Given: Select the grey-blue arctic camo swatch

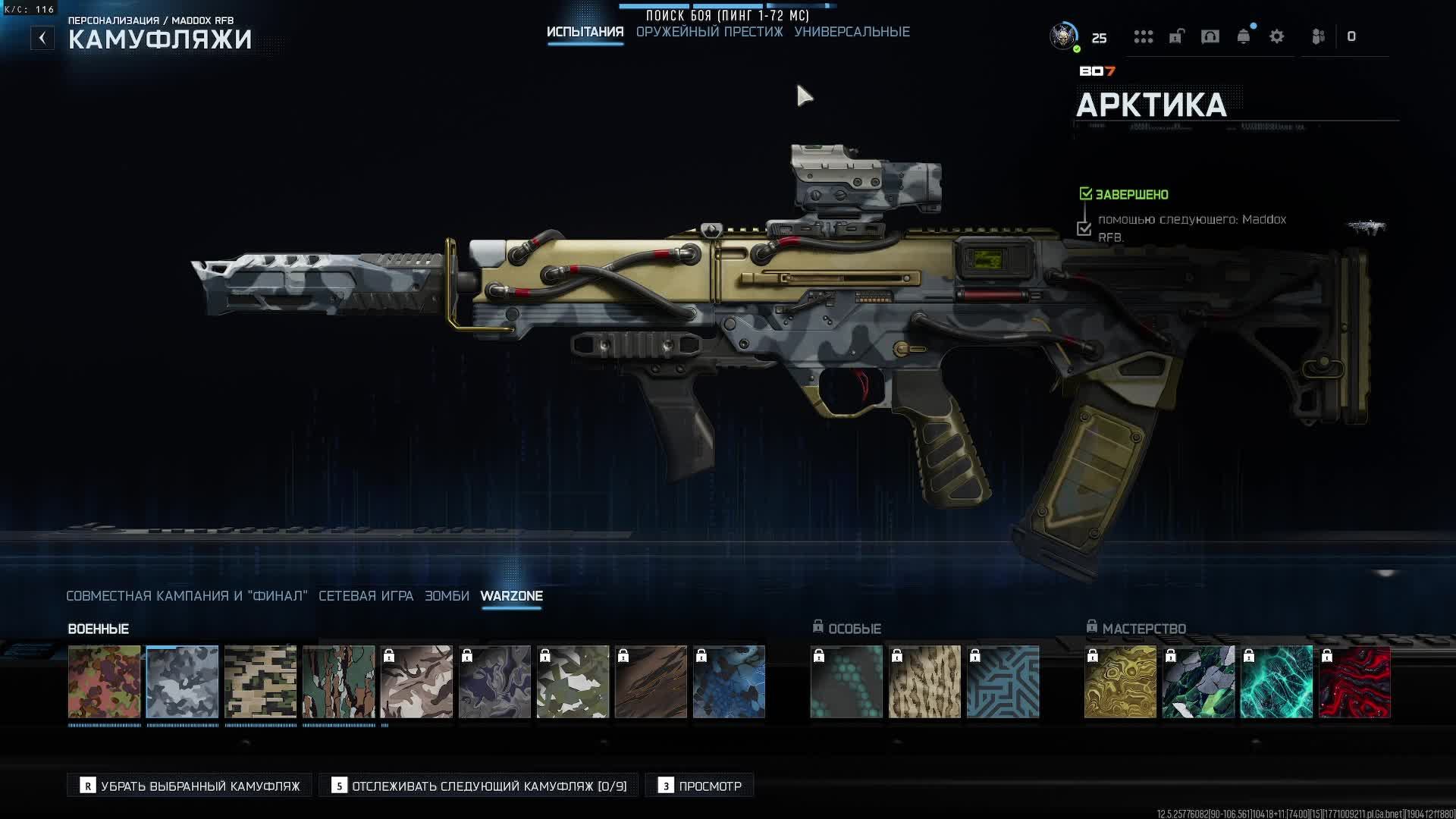Looking at the screenshot, I should 182,682.
